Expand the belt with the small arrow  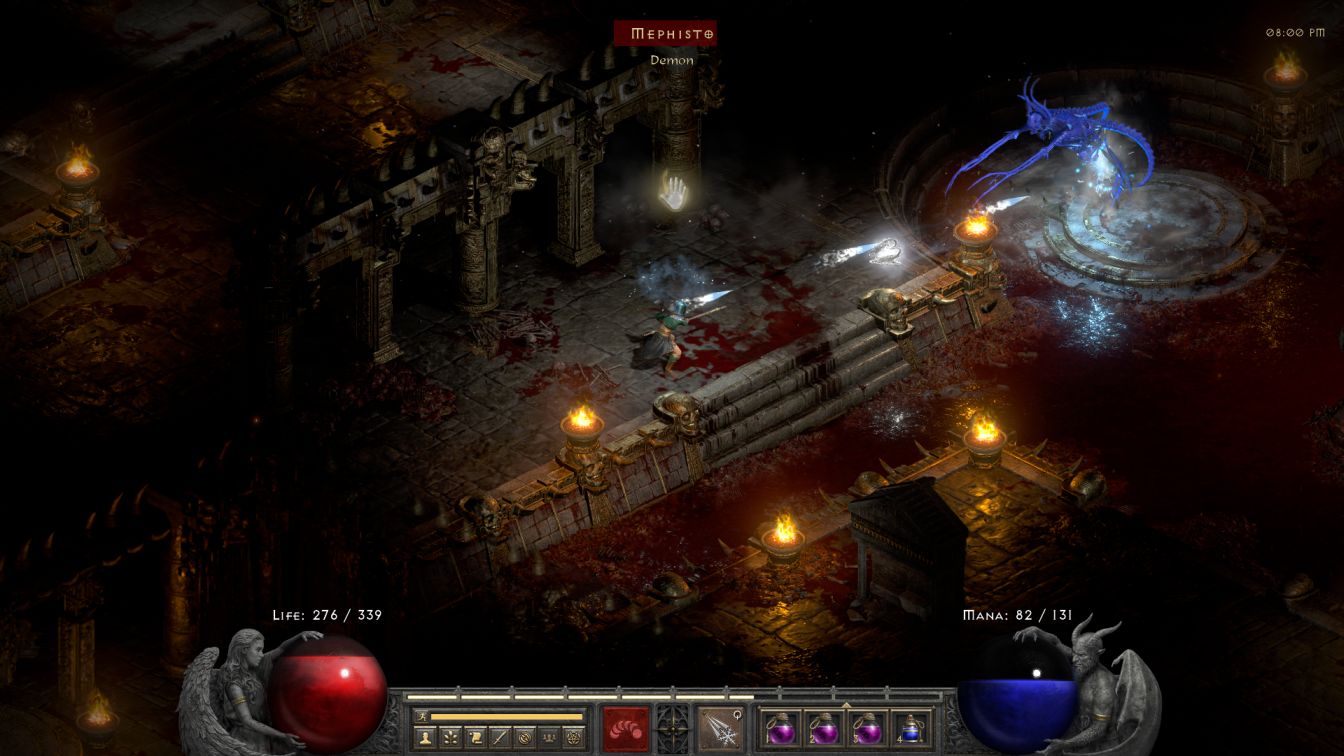tap(845, 705)
